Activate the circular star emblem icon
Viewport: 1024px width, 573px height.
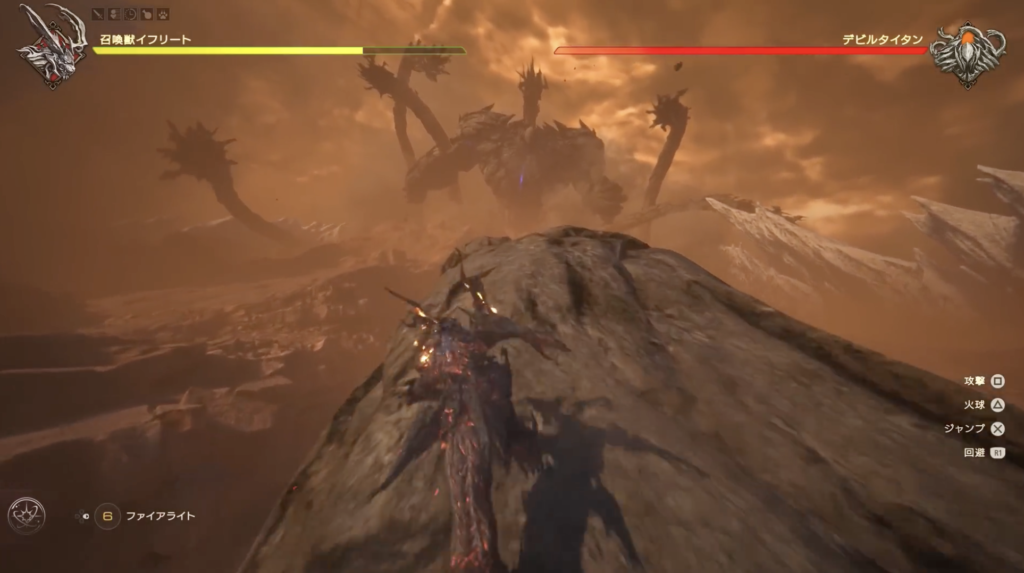(x=26, y=514)
